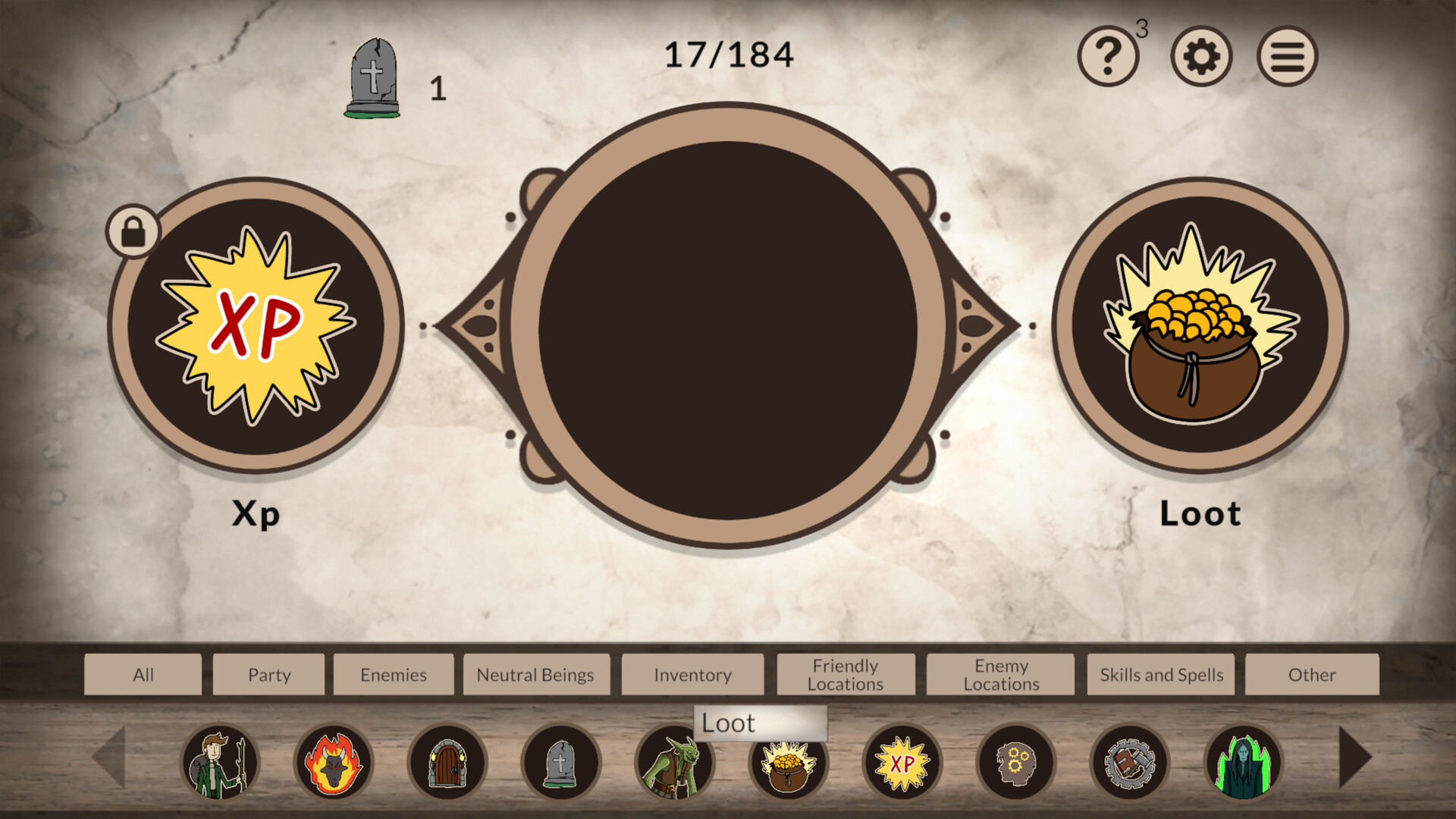The image size is (1456, 819).
Task: Select the head-with-gears skills icon
Action: pos(1016,762)
